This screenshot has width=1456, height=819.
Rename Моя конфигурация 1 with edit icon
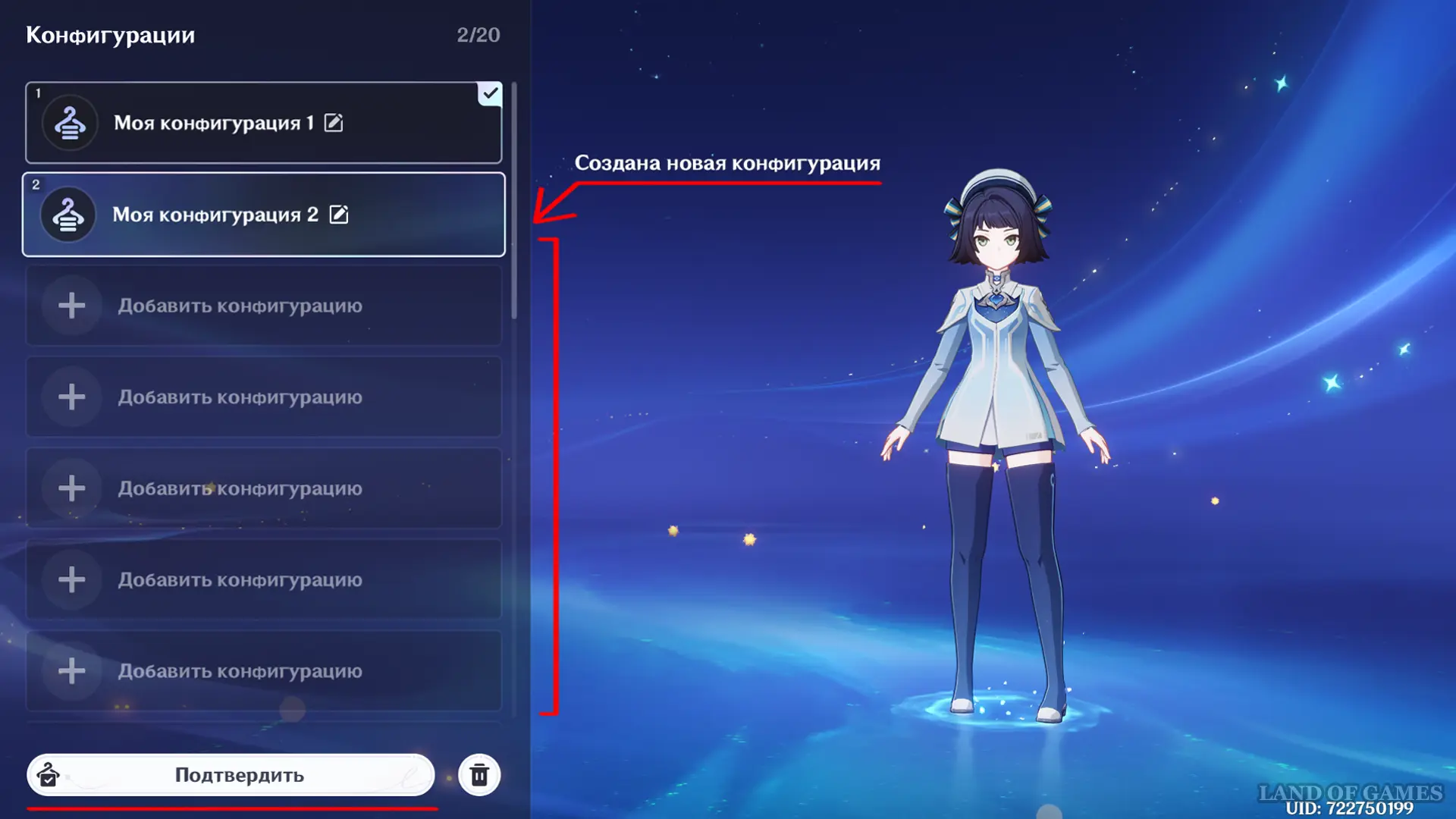[x=334, y=123]
